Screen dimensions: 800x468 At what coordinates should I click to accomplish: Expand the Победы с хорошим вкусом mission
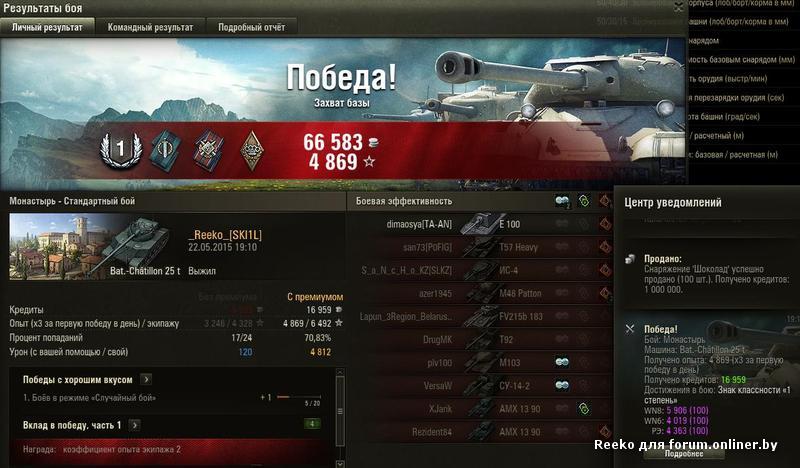147,379
